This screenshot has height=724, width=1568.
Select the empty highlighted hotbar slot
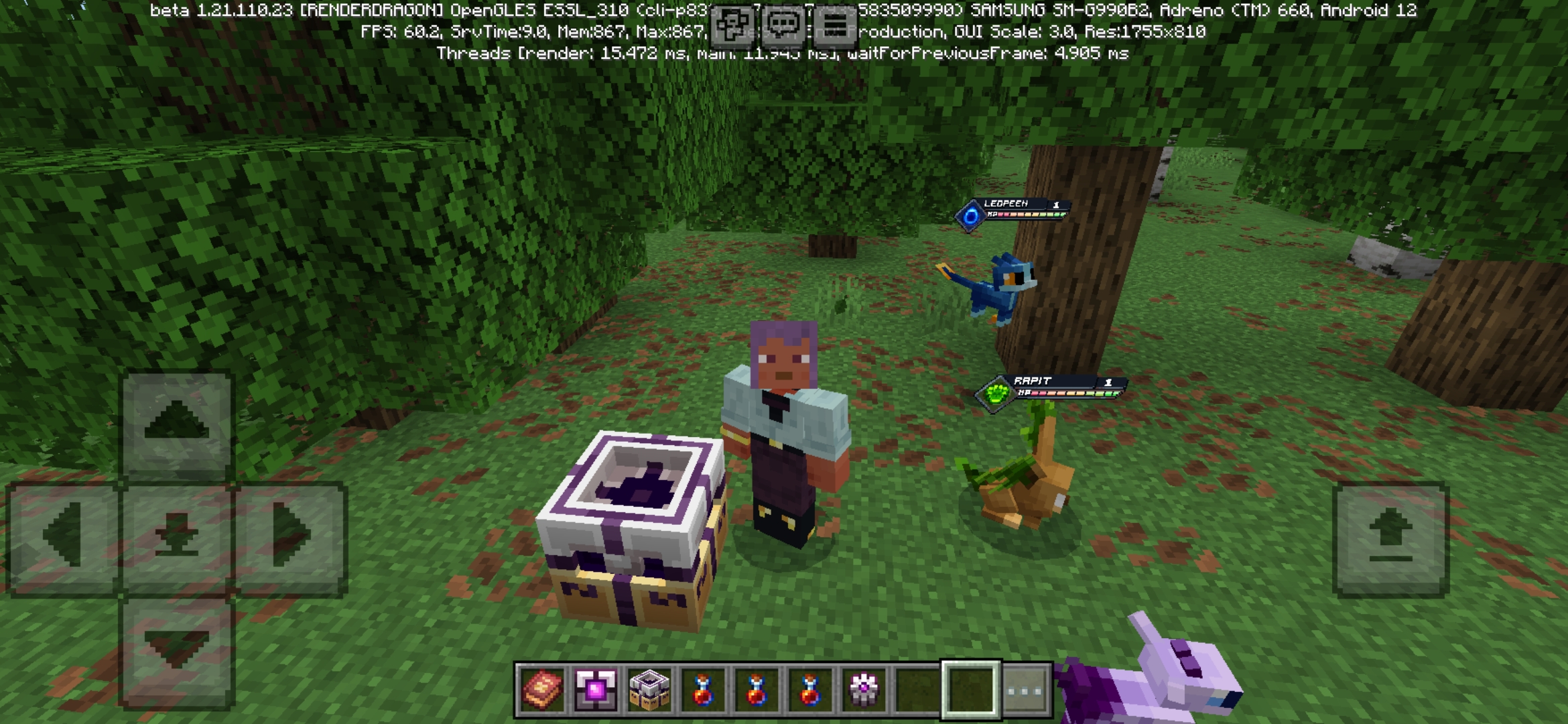coord(970,687)
